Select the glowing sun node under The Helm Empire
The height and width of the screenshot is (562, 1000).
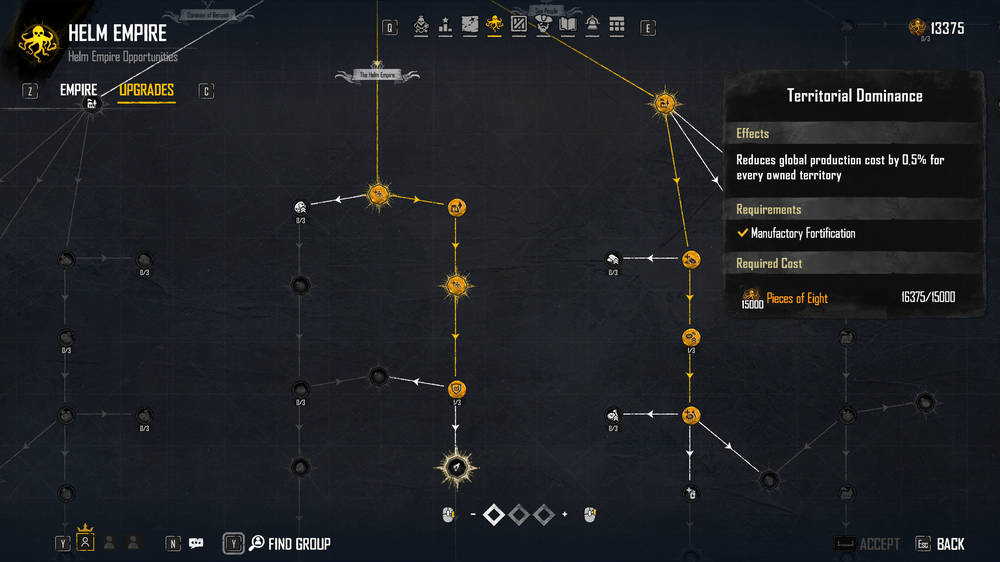click(x=378, y=194)
